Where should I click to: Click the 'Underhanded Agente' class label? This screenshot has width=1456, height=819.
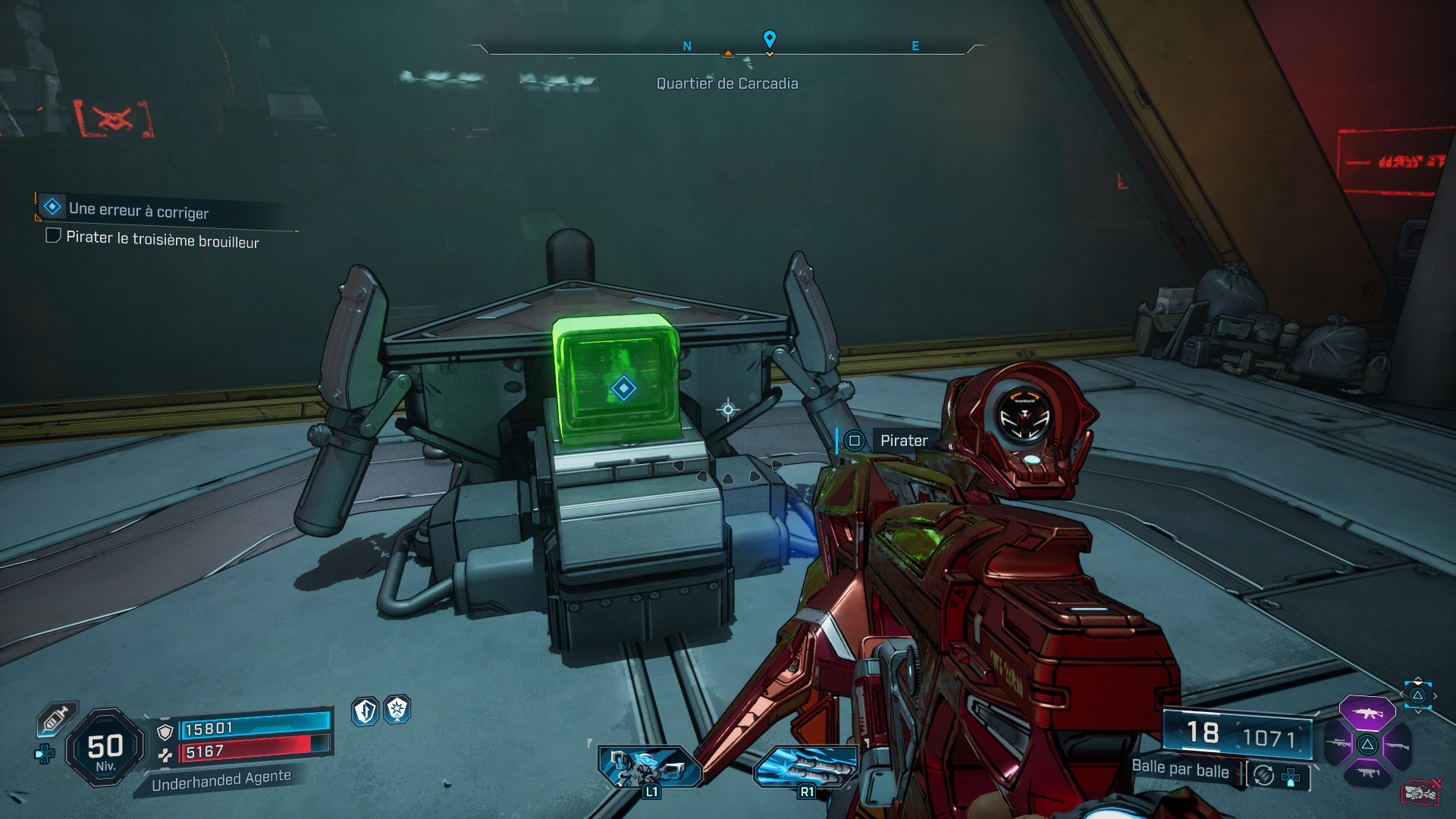221,777
